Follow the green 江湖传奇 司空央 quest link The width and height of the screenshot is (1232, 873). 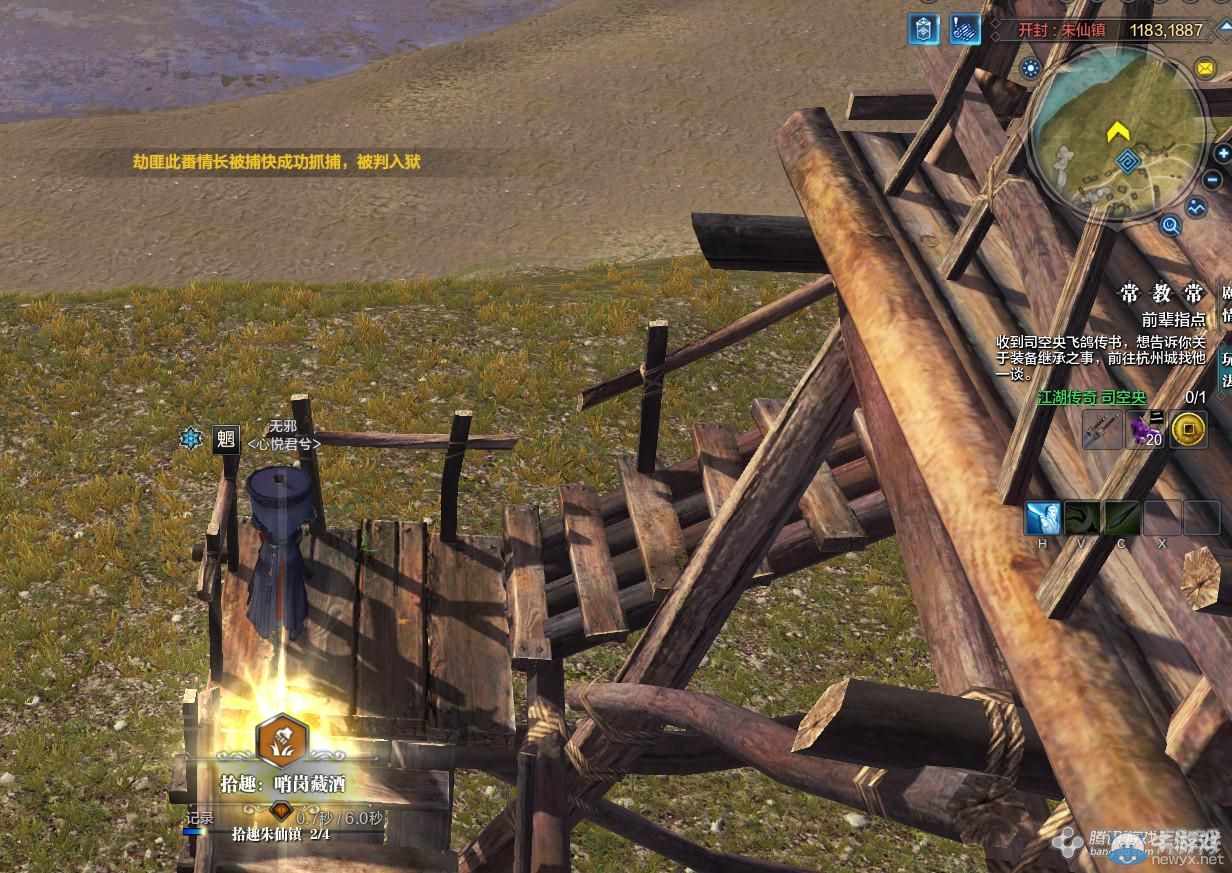pyautogui.click(x=1091, y=397)
